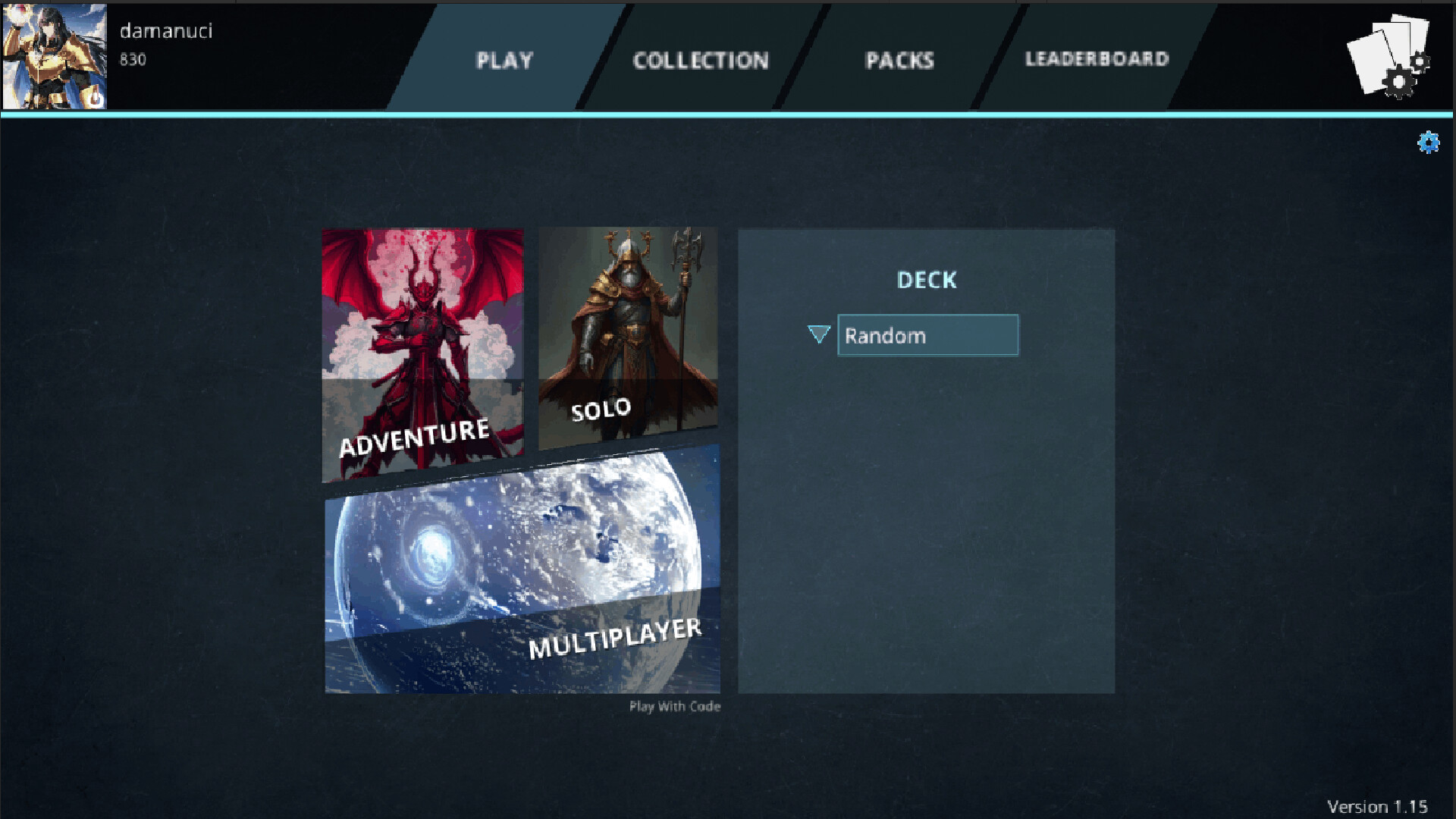Image resolution: width=1456 pixels, height=819 pixels.
Task: Go to the LEADERBOARD tab
Action: [1097, 58]
